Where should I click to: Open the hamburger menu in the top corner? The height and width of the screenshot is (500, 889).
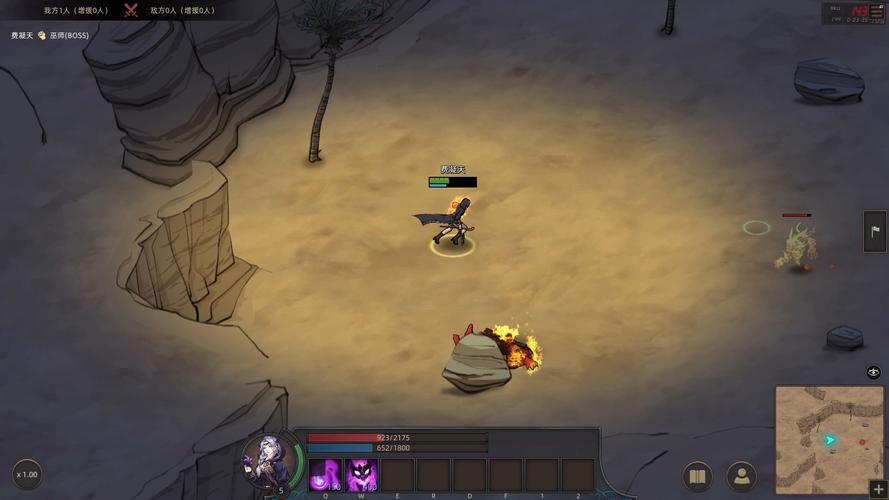877,11
